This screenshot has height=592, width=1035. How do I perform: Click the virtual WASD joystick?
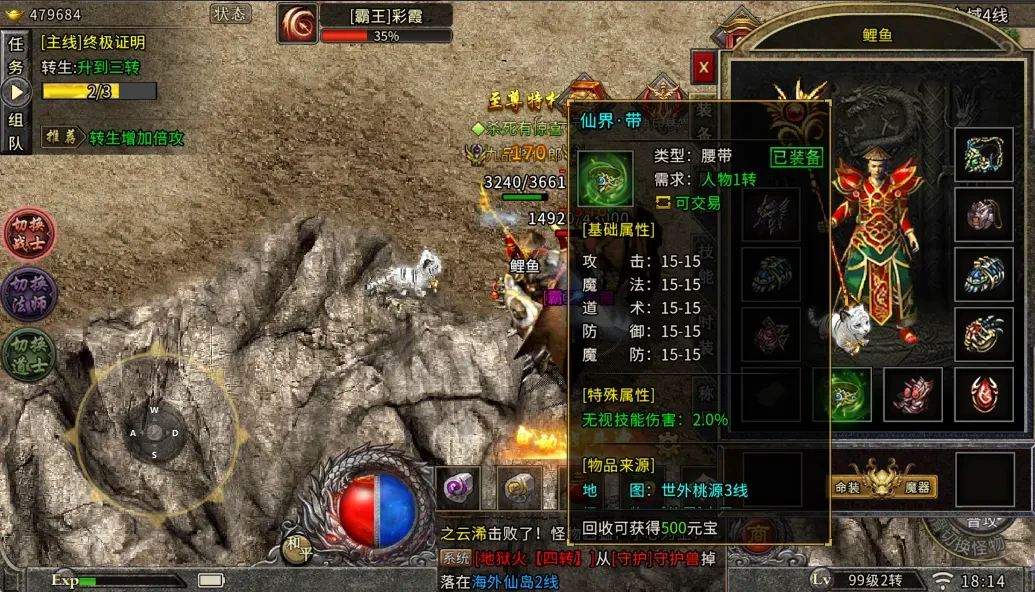pos(155,432)
